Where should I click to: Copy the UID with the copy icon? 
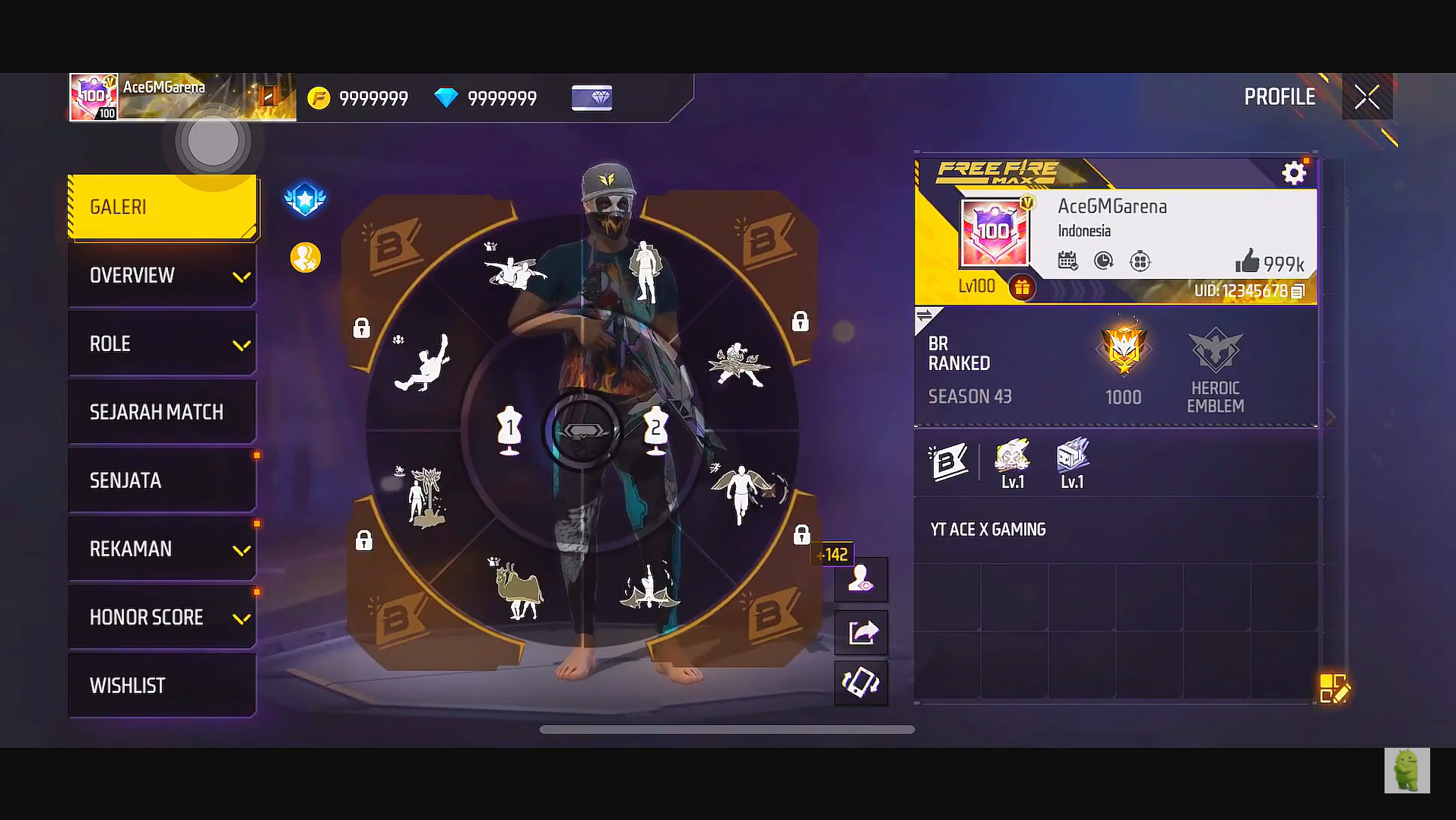click(x=1297, y=290)
